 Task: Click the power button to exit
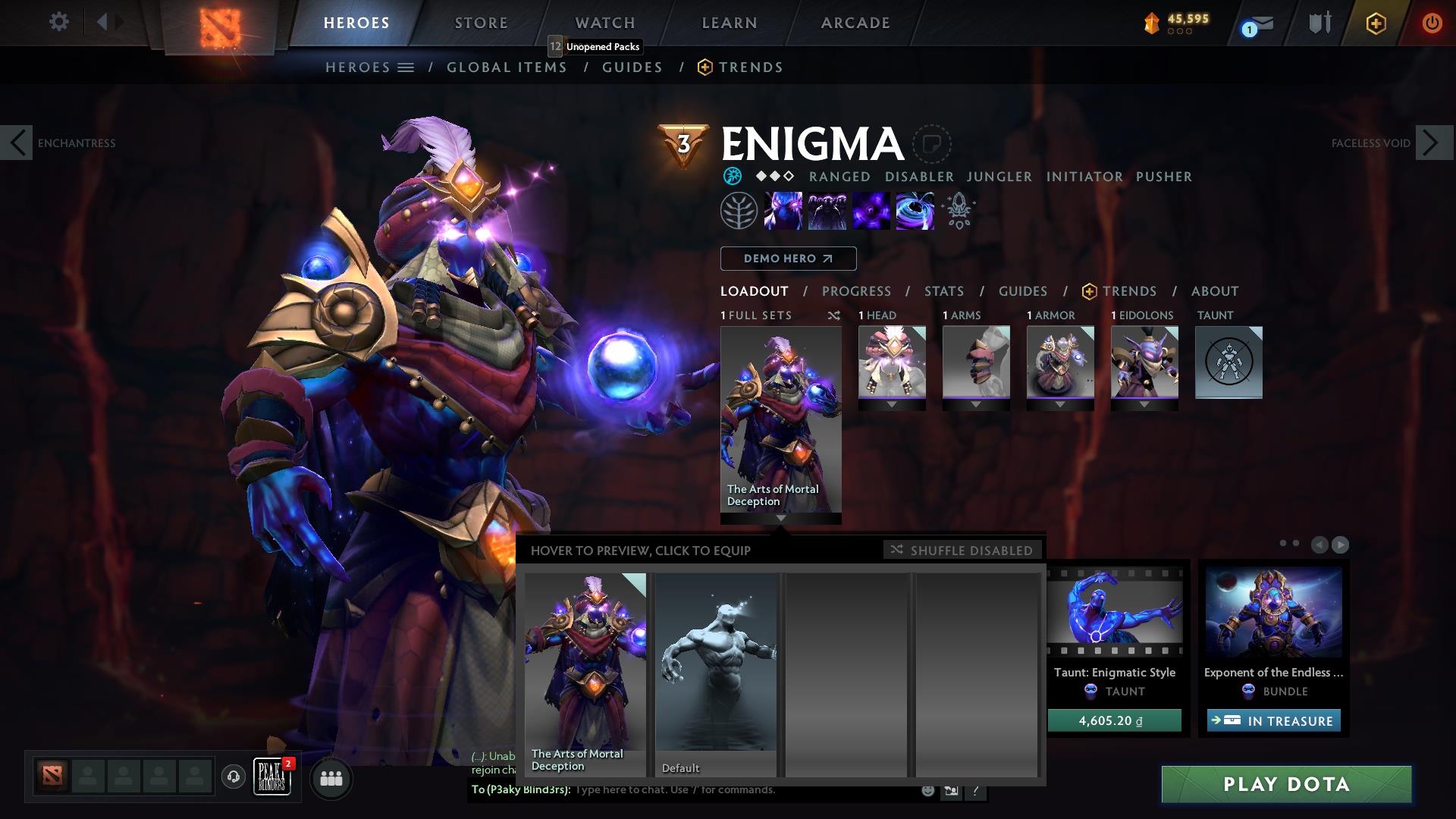point(1430,23)
